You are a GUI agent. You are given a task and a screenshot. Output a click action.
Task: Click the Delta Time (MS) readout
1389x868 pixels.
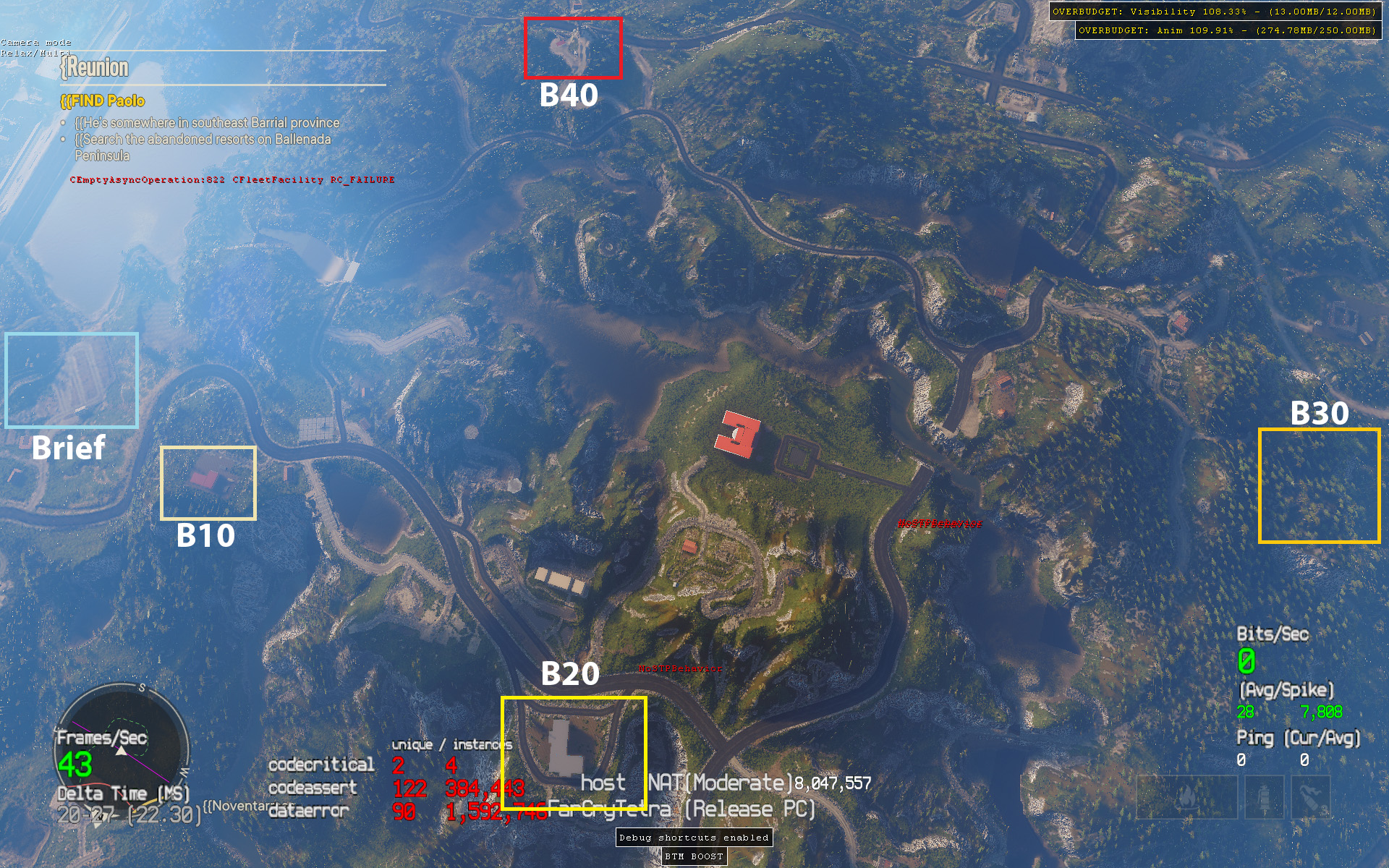123,793
